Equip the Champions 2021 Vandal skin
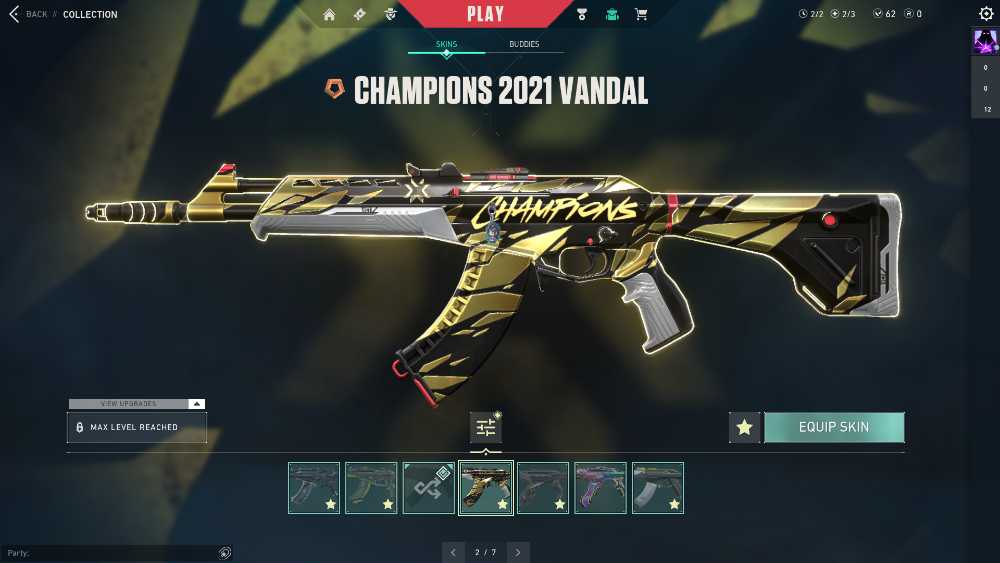Image resolution: width=1000 pixels, height=563 pixels. tap(834, 427)
